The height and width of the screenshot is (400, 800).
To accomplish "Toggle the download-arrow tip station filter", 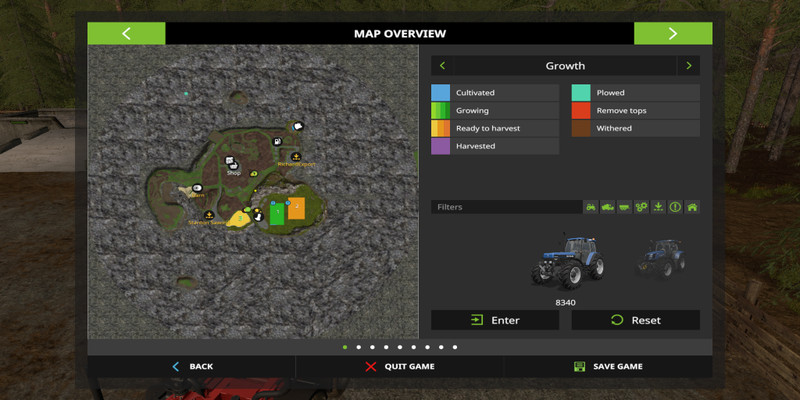I will (x=658, y=207).
